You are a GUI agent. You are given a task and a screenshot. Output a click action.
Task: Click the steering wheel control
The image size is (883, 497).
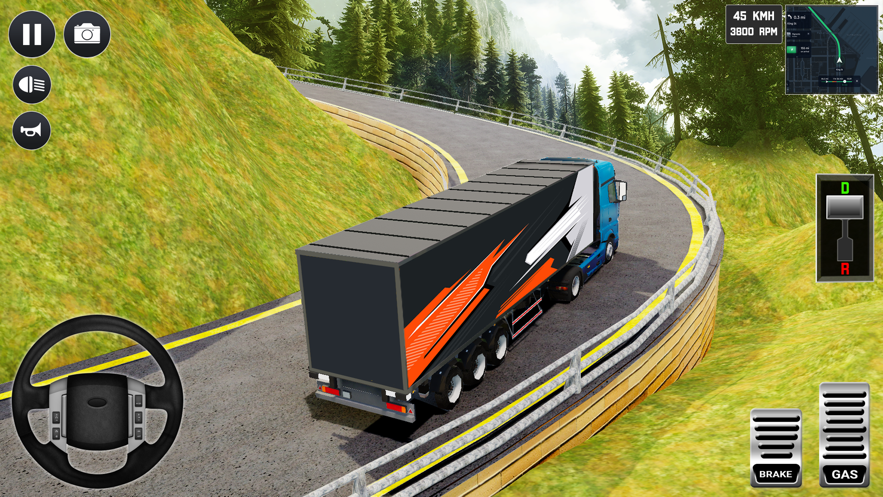point(97,403)
